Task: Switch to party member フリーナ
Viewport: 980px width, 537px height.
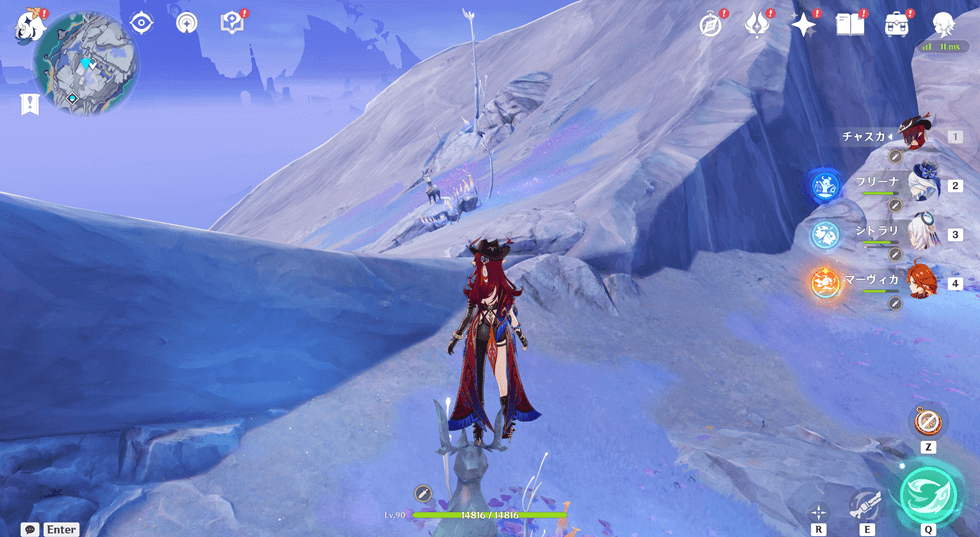Action: 924,184
